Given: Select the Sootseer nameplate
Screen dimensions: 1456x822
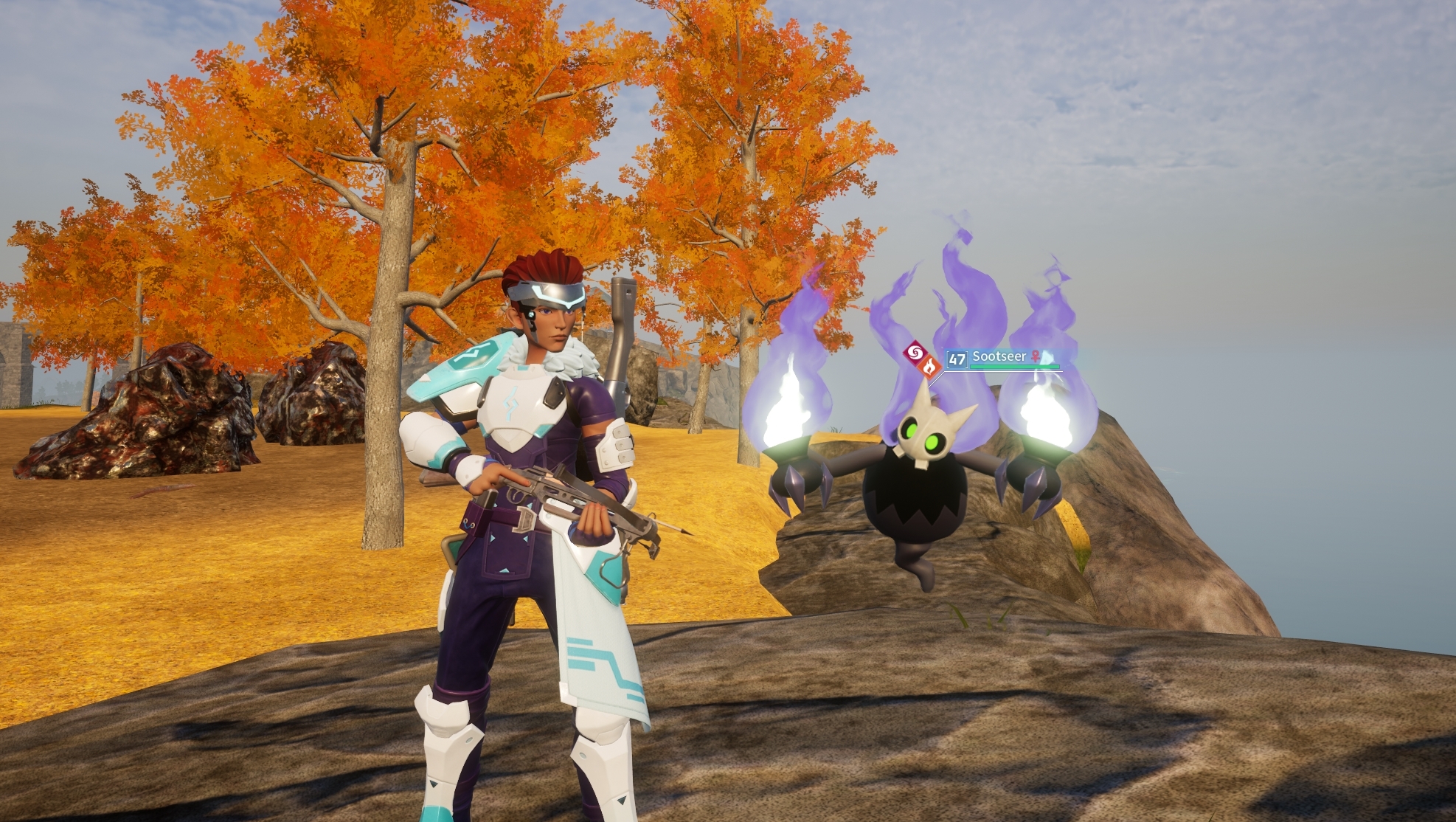Looking at the screenshot, I should click(999, 358).
